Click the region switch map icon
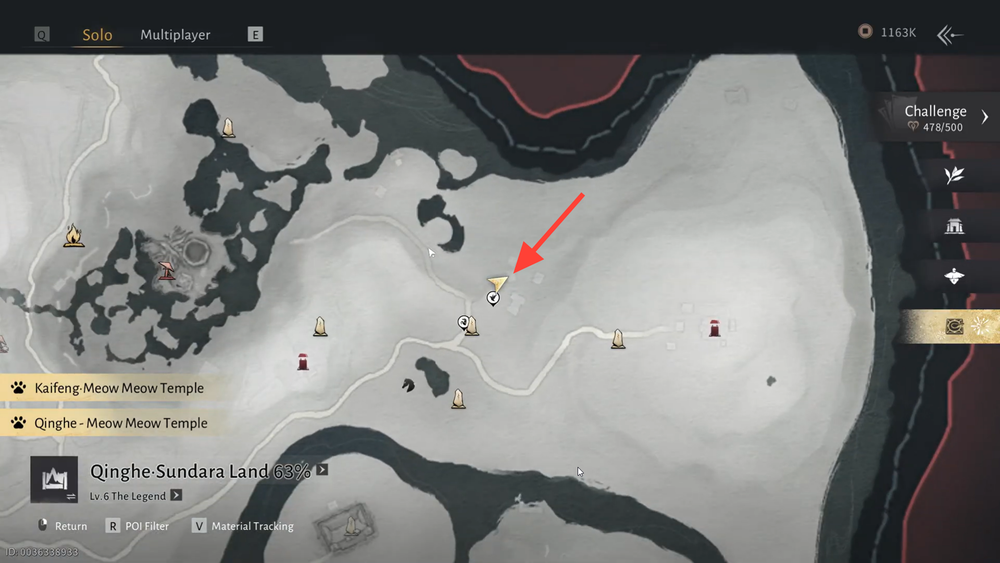The width and height of the screenshot is (1000, 563). [x=53, y=480]
